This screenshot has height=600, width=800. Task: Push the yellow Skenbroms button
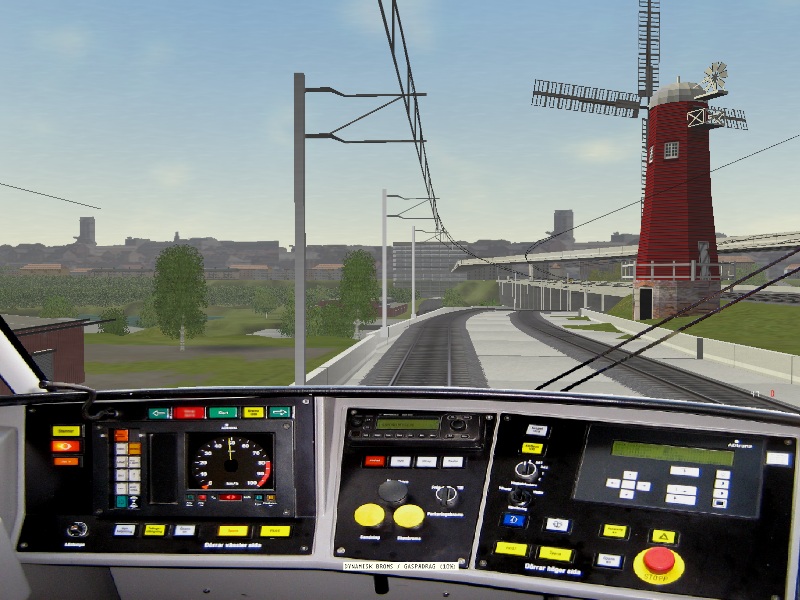pyautogui.click(x=408, y=516)
